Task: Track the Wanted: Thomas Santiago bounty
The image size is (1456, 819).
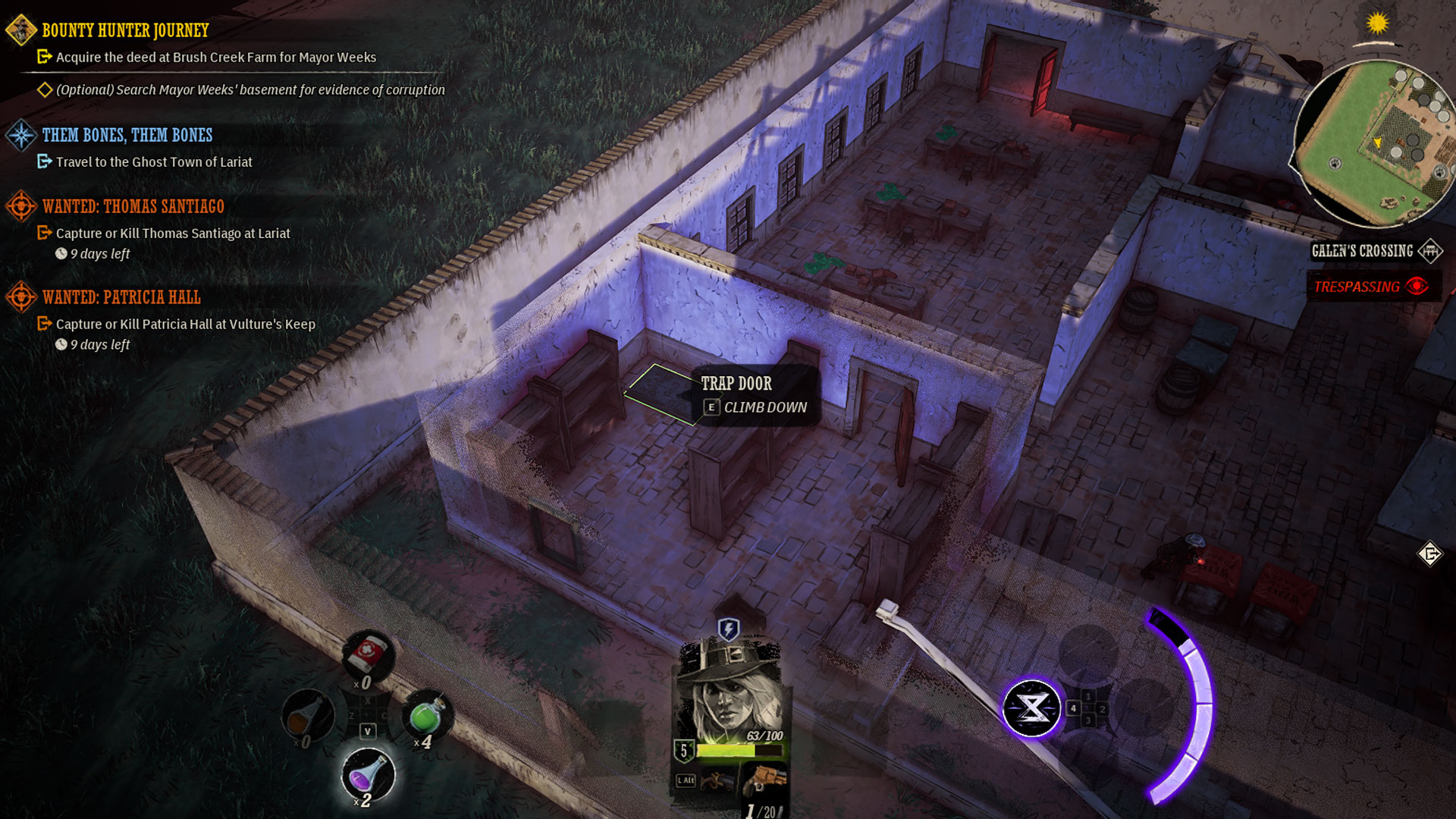Action: 133,206
